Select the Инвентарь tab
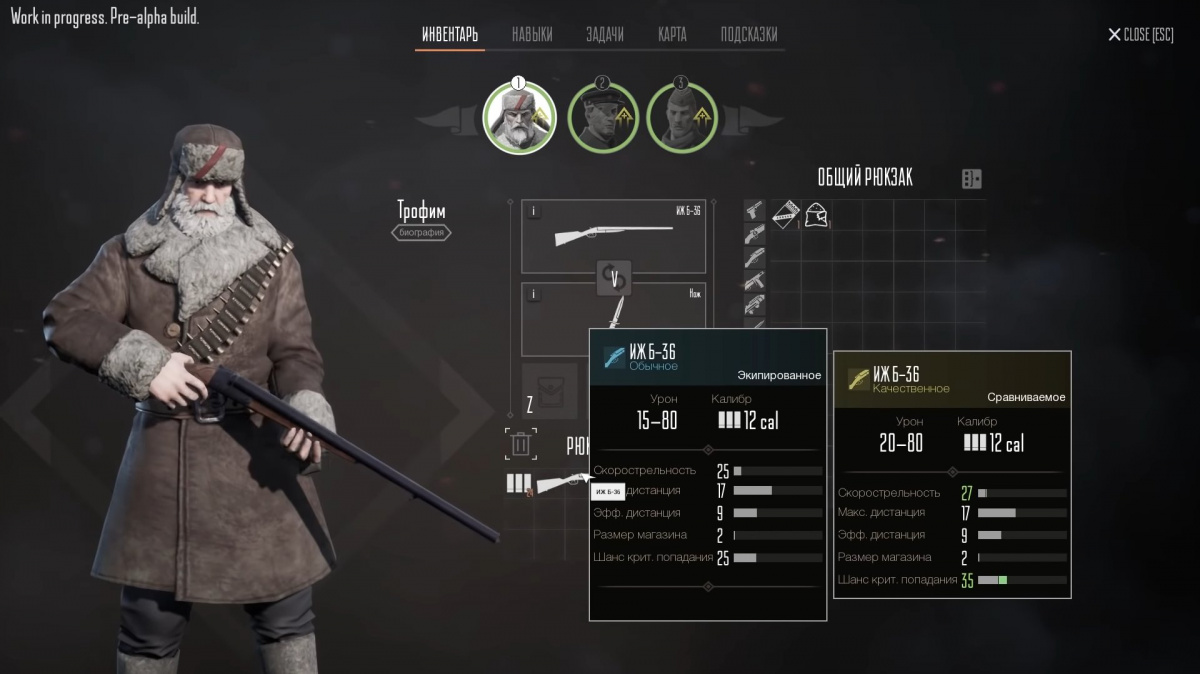The height and width of the screenshot is (674, 1200). (x=450, y=34)
